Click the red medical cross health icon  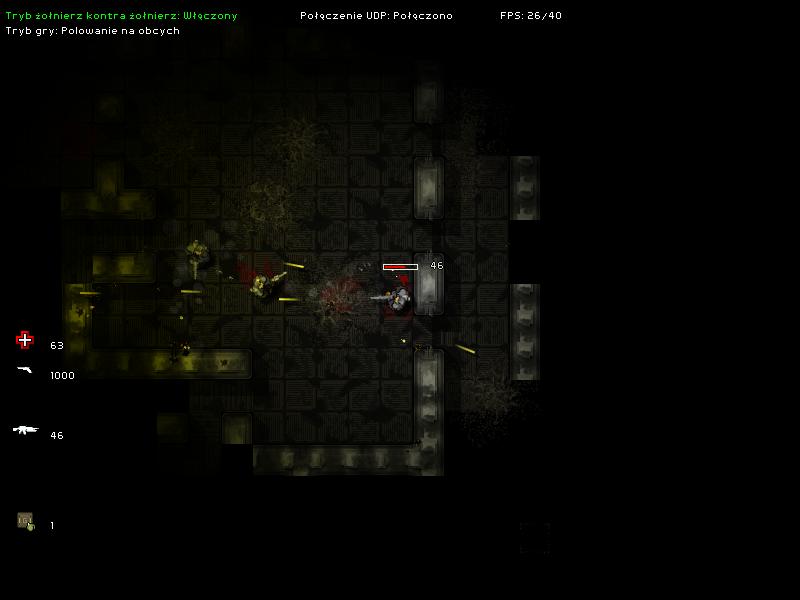tap(25, 340)
